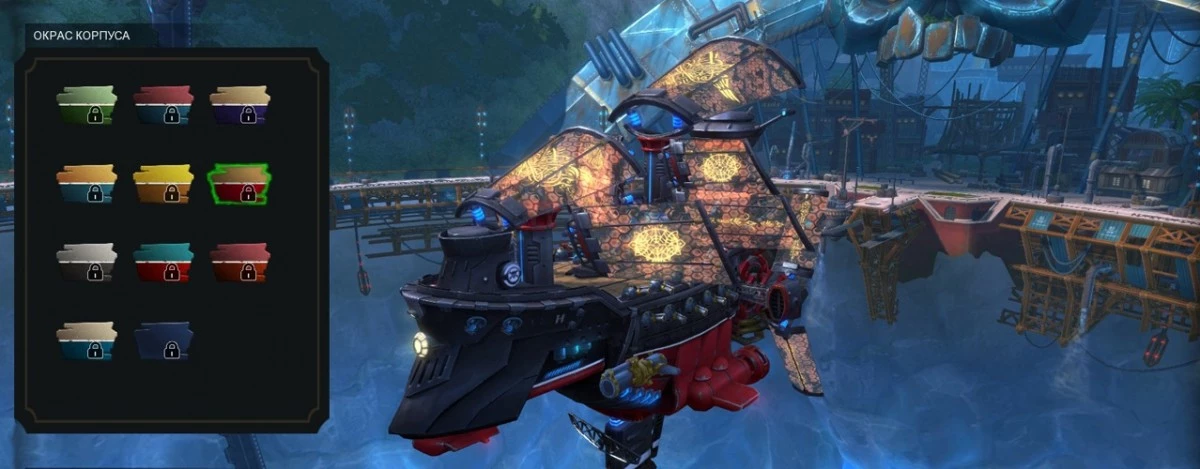Screen dimensions: 1200x469
Task: Pick the teal and red hull paint
Action: (163, 262)
